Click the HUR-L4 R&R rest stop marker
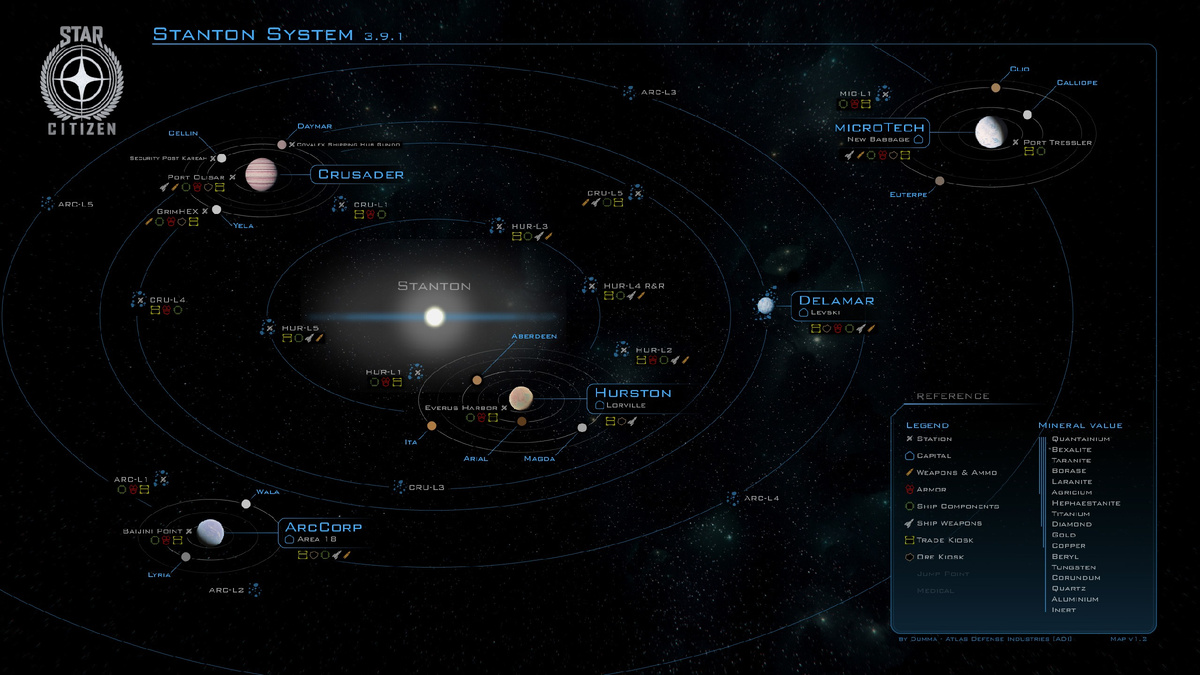Viewport: 1200px width, 675px height. coord(591,287)
